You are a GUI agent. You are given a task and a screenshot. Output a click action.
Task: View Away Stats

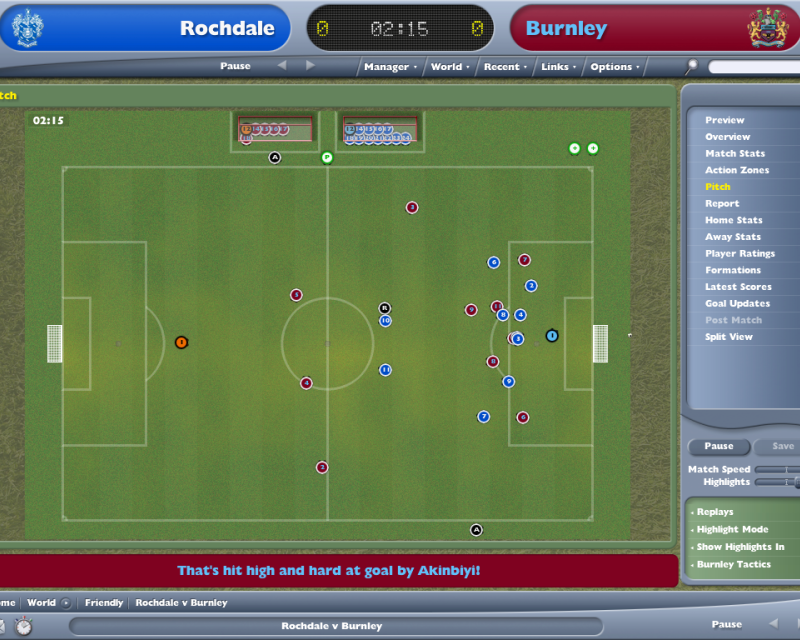732,237
